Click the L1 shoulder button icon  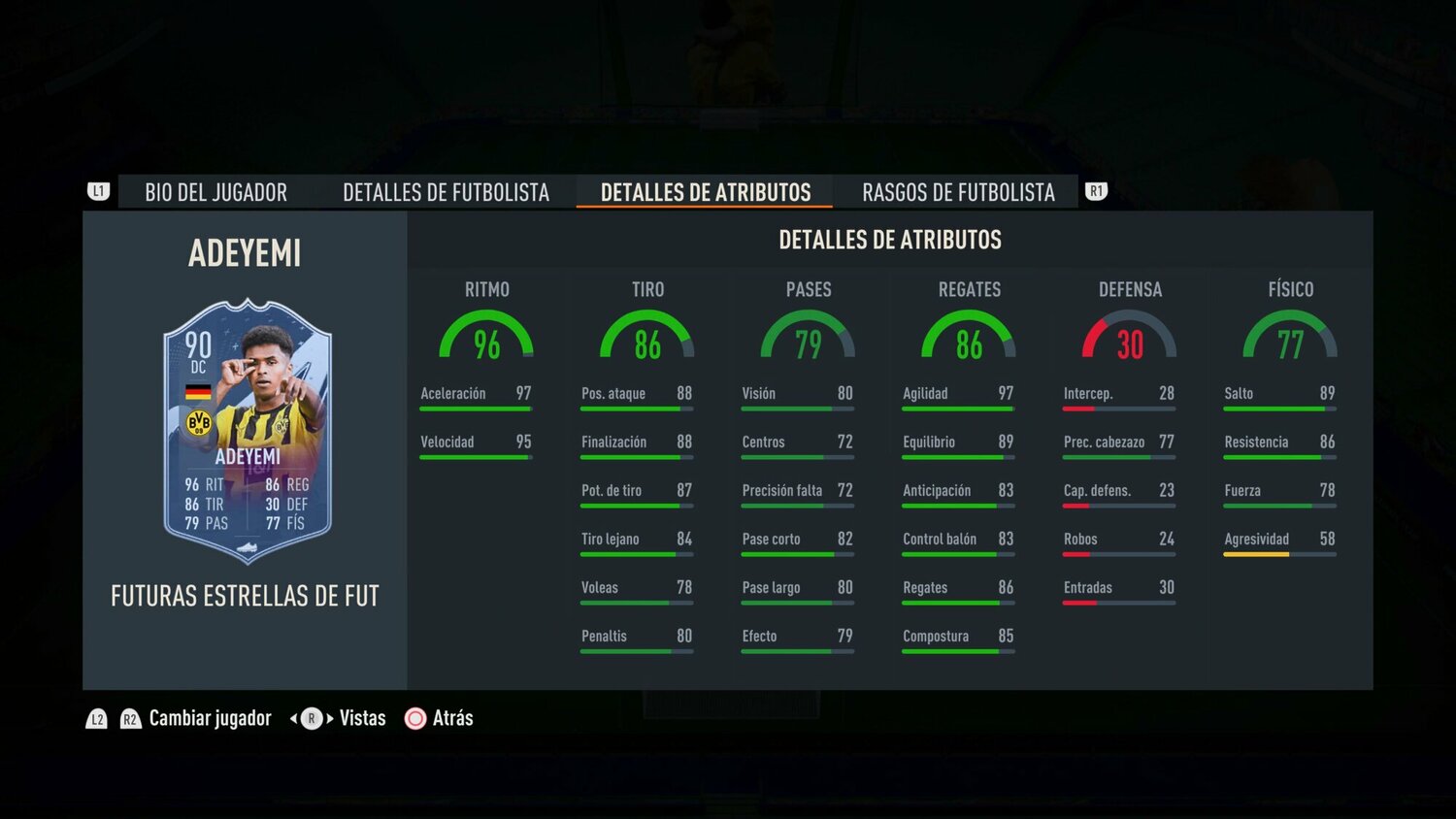click(97, 191)
